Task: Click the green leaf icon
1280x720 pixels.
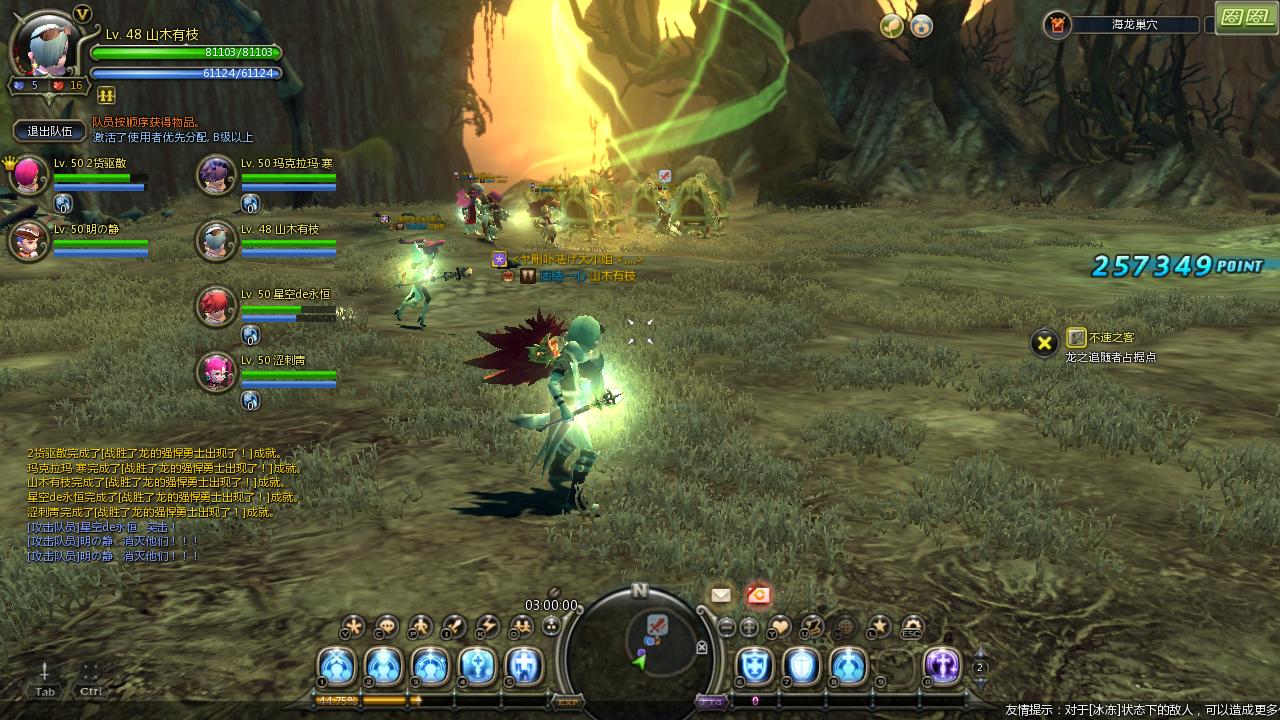Action: point(891,26)
